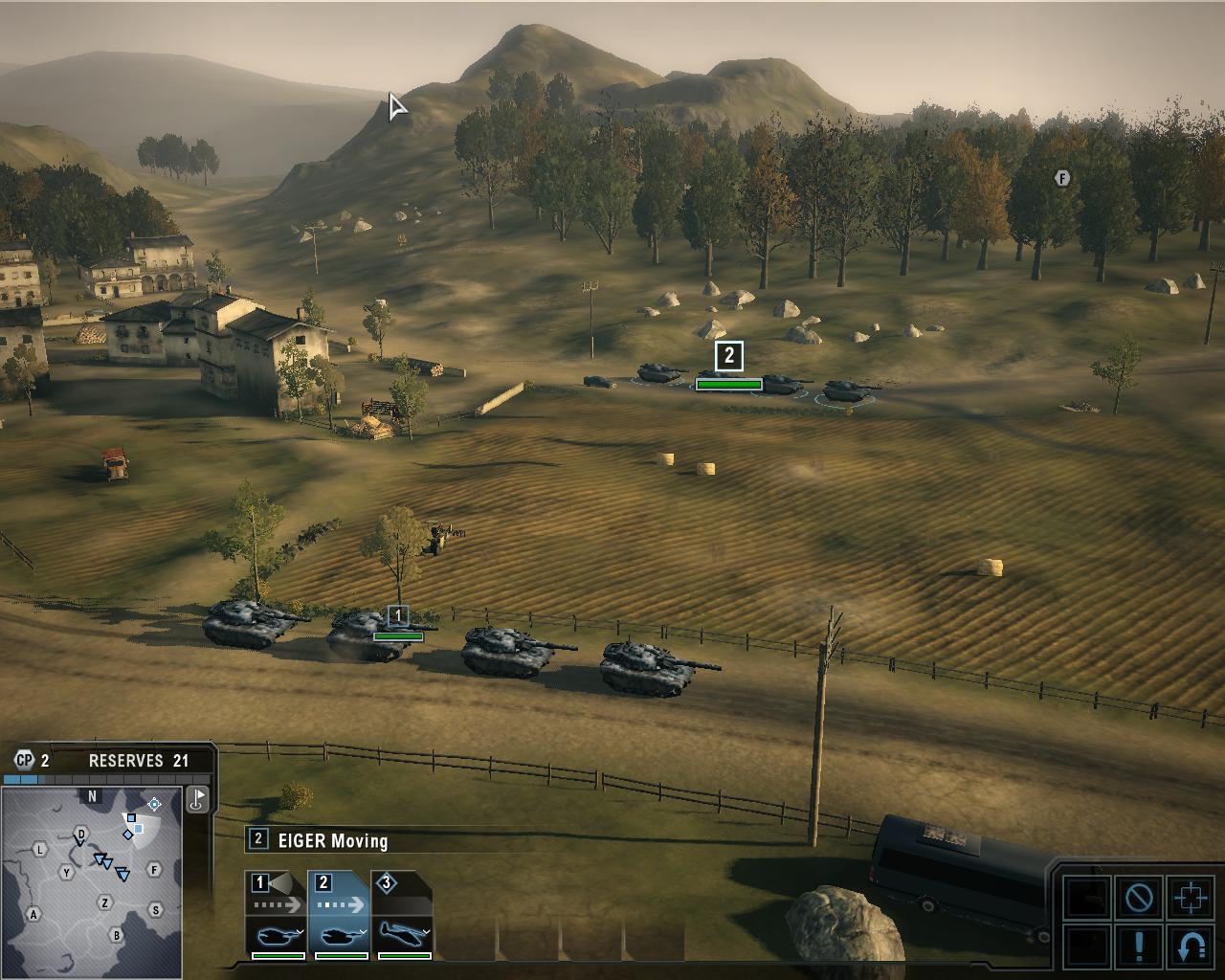The image size is (1225, 980).
Task: Select the unit 2 marker above tanks
Action: point(729,356)
